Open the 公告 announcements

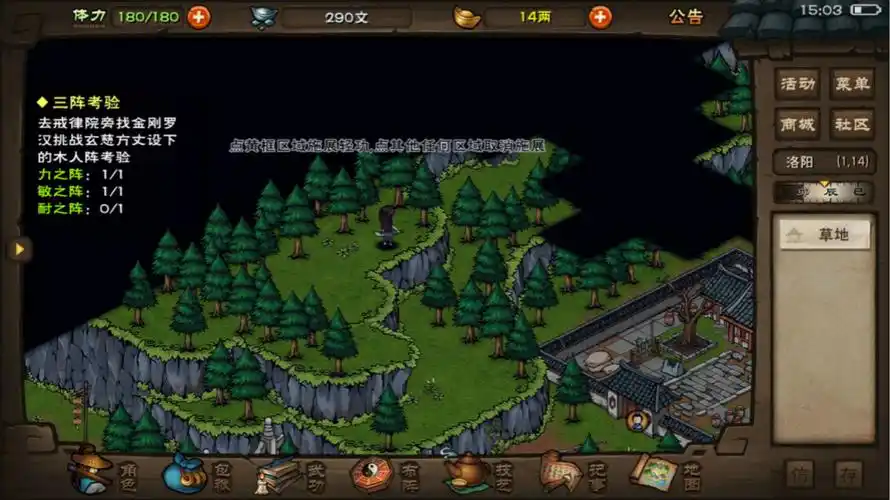click(x=686, y=17)
